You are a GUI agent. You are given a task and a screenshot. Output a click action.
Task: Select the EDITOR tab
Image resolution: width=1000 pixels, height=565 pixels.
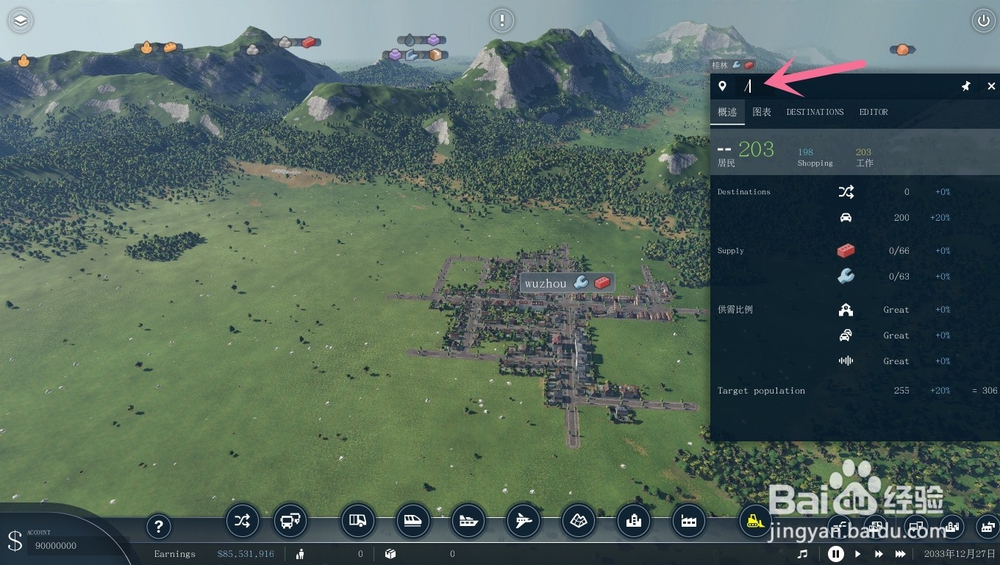873,112
